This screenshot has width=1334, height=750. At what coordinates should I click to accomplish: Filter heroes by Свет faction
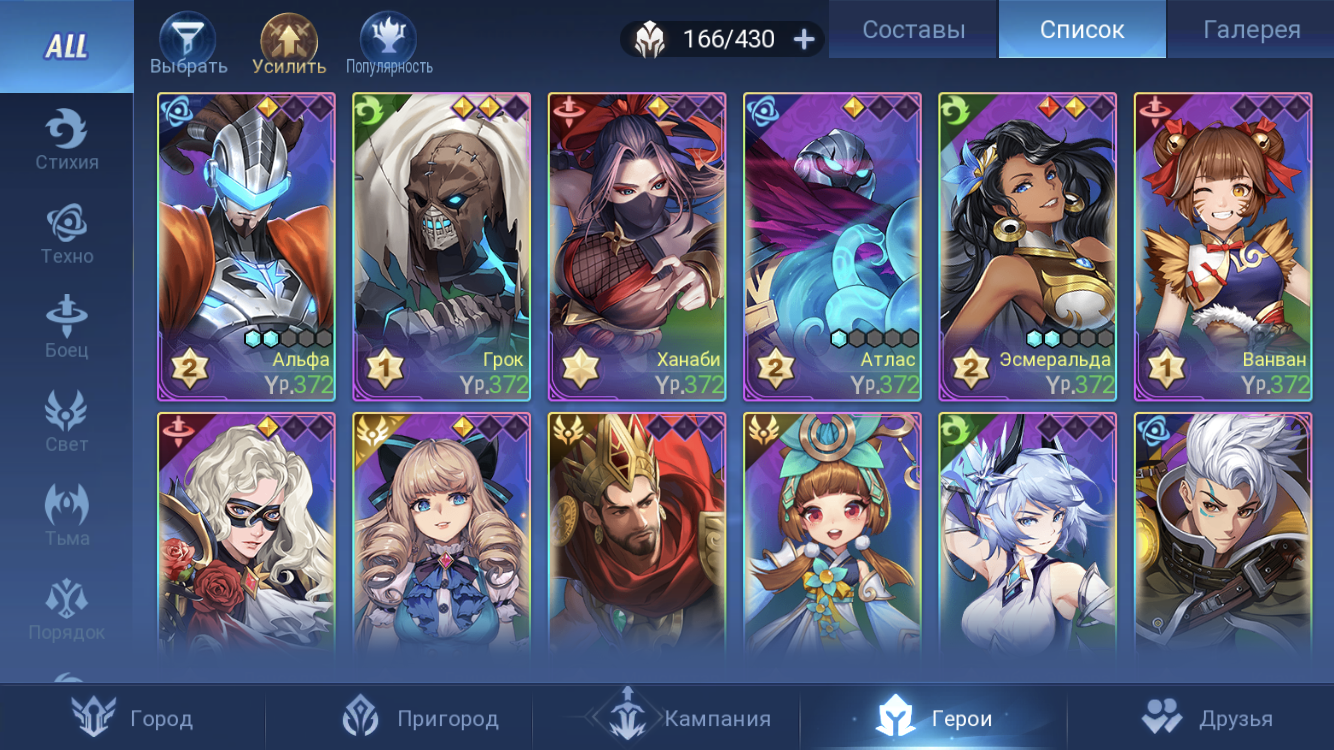[x=67, y=422]
